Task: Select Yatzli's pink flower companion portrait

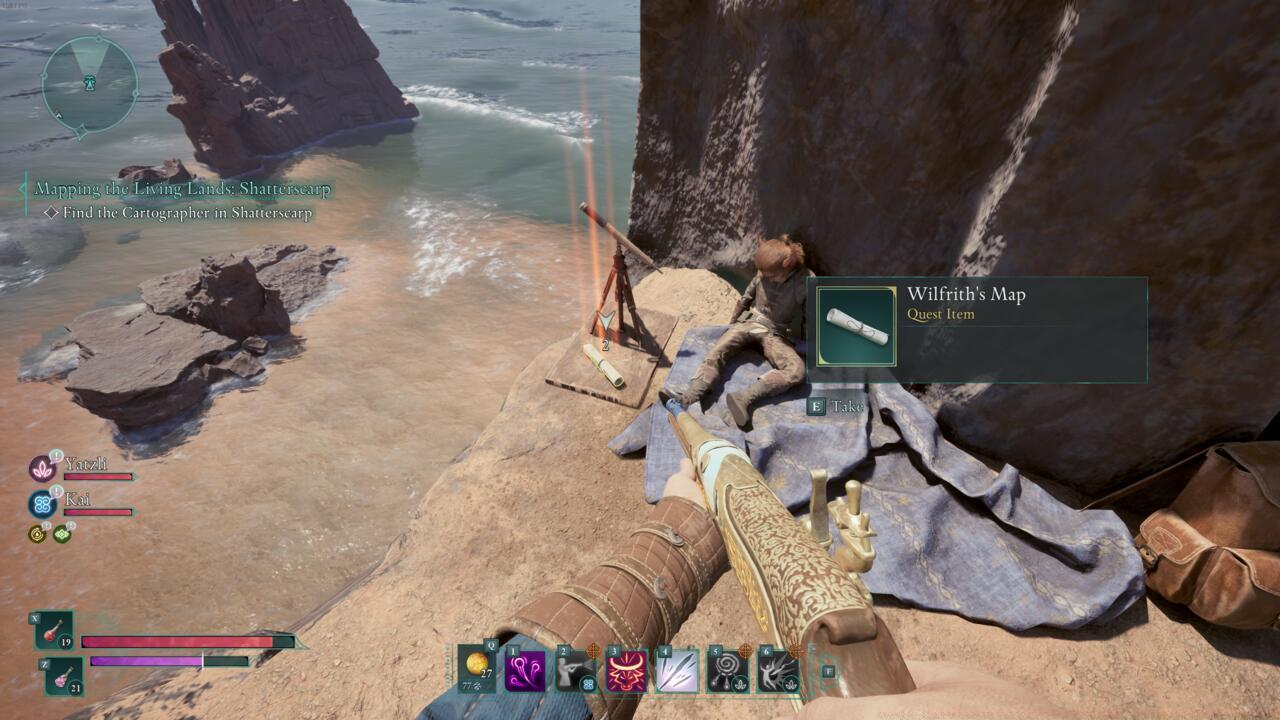Action: 42,469
